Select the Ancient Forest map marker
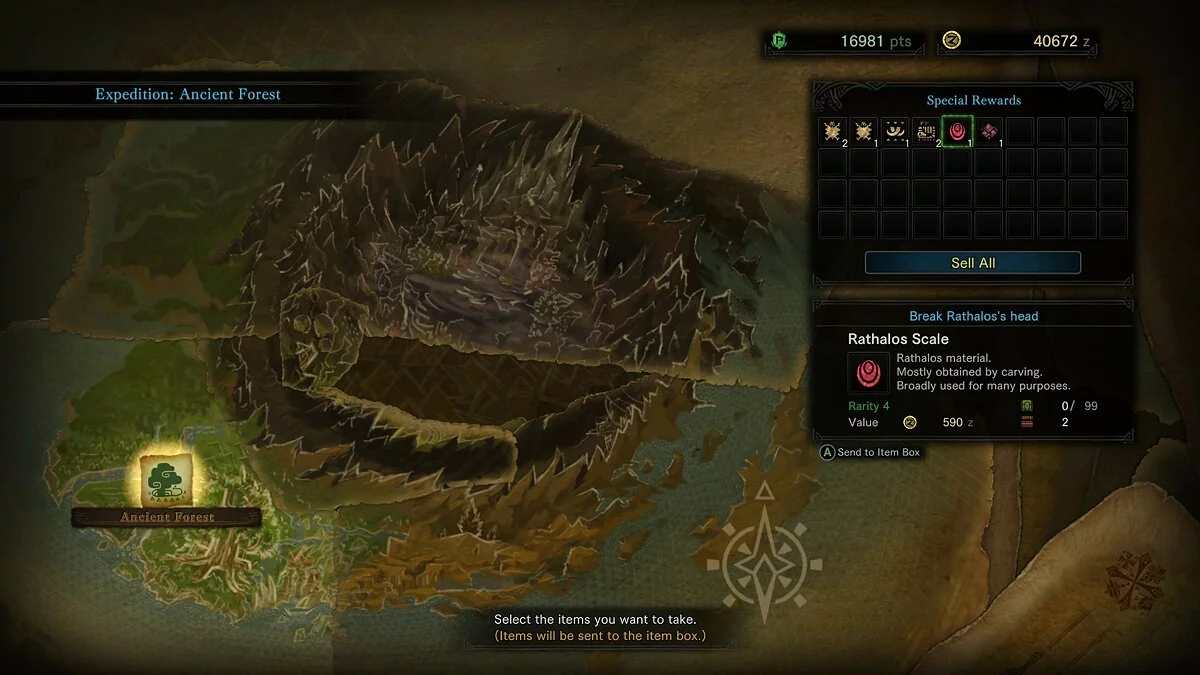The width and height of the screenshot is (1200, 675). (166, 480)
